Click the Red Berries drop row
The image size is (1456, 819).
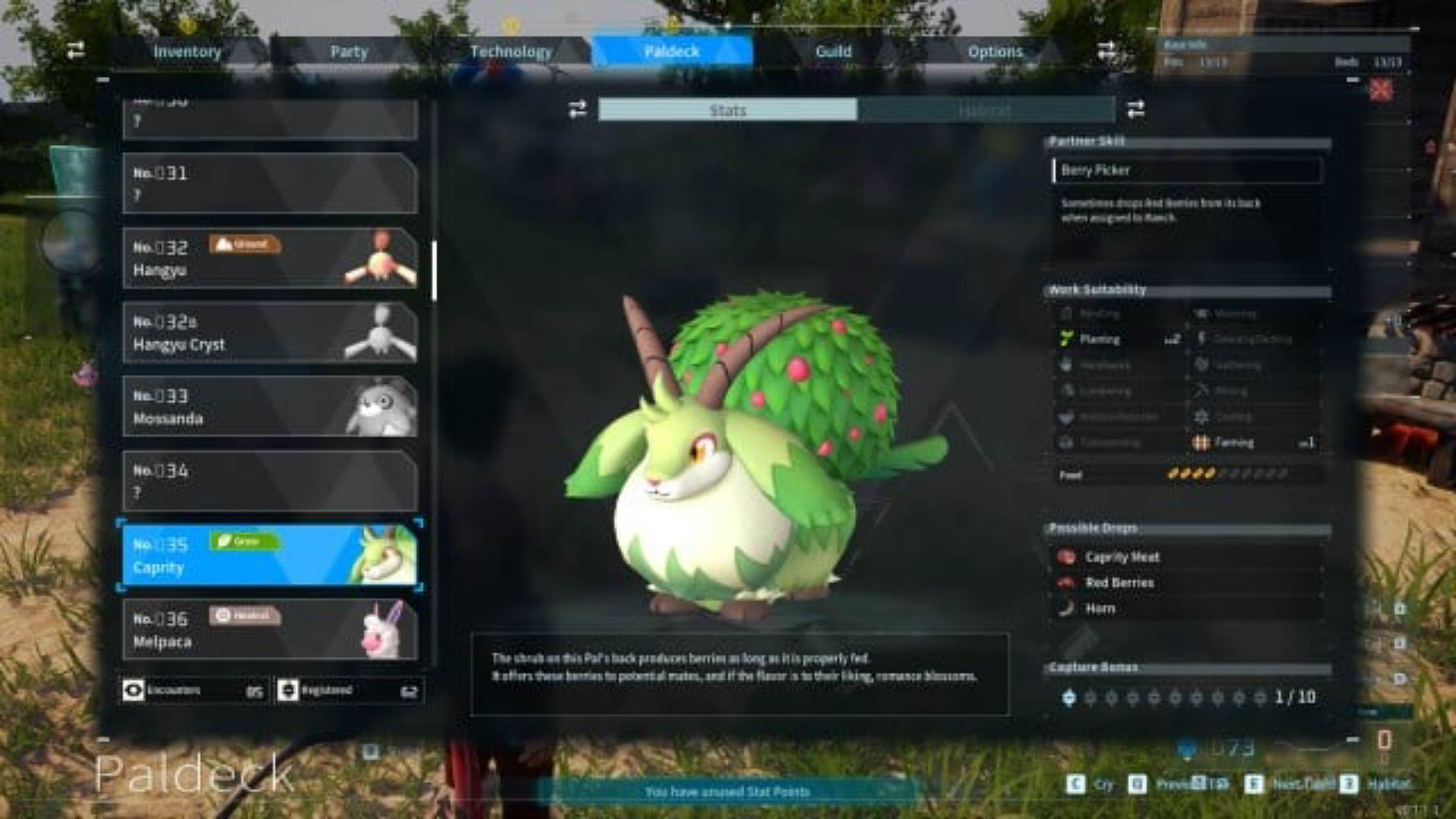coord(1187,582)
